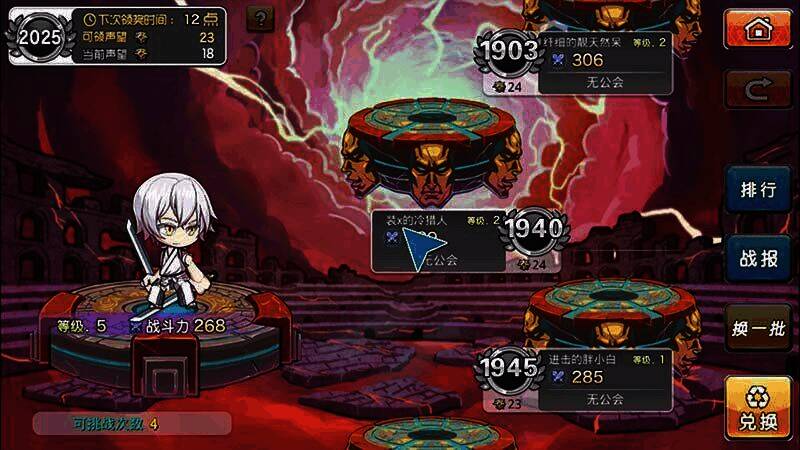Viewport: 800px width, 450px height.
Task: View the 战报 battle reports
Action: 758,259
